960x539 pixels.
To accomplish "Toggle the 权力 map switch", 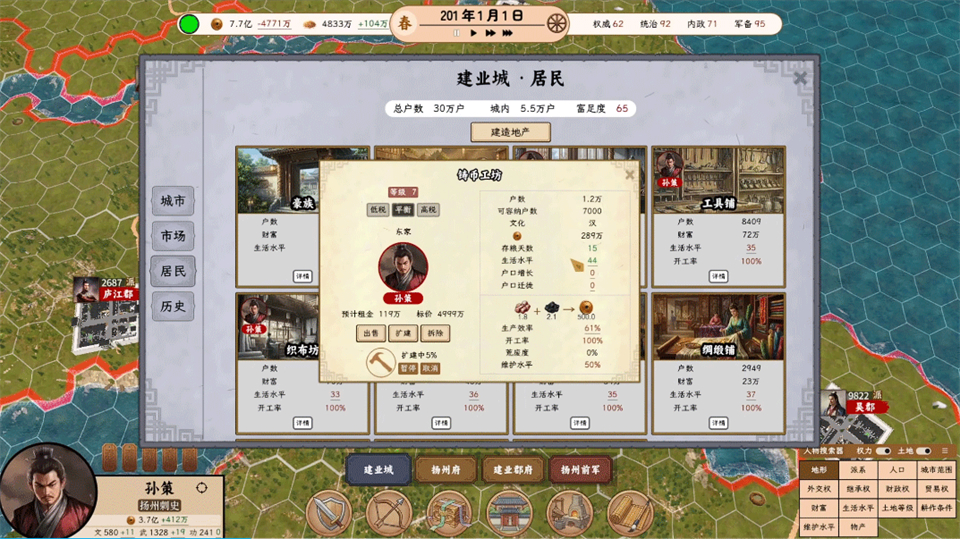I will coord(883,451).
